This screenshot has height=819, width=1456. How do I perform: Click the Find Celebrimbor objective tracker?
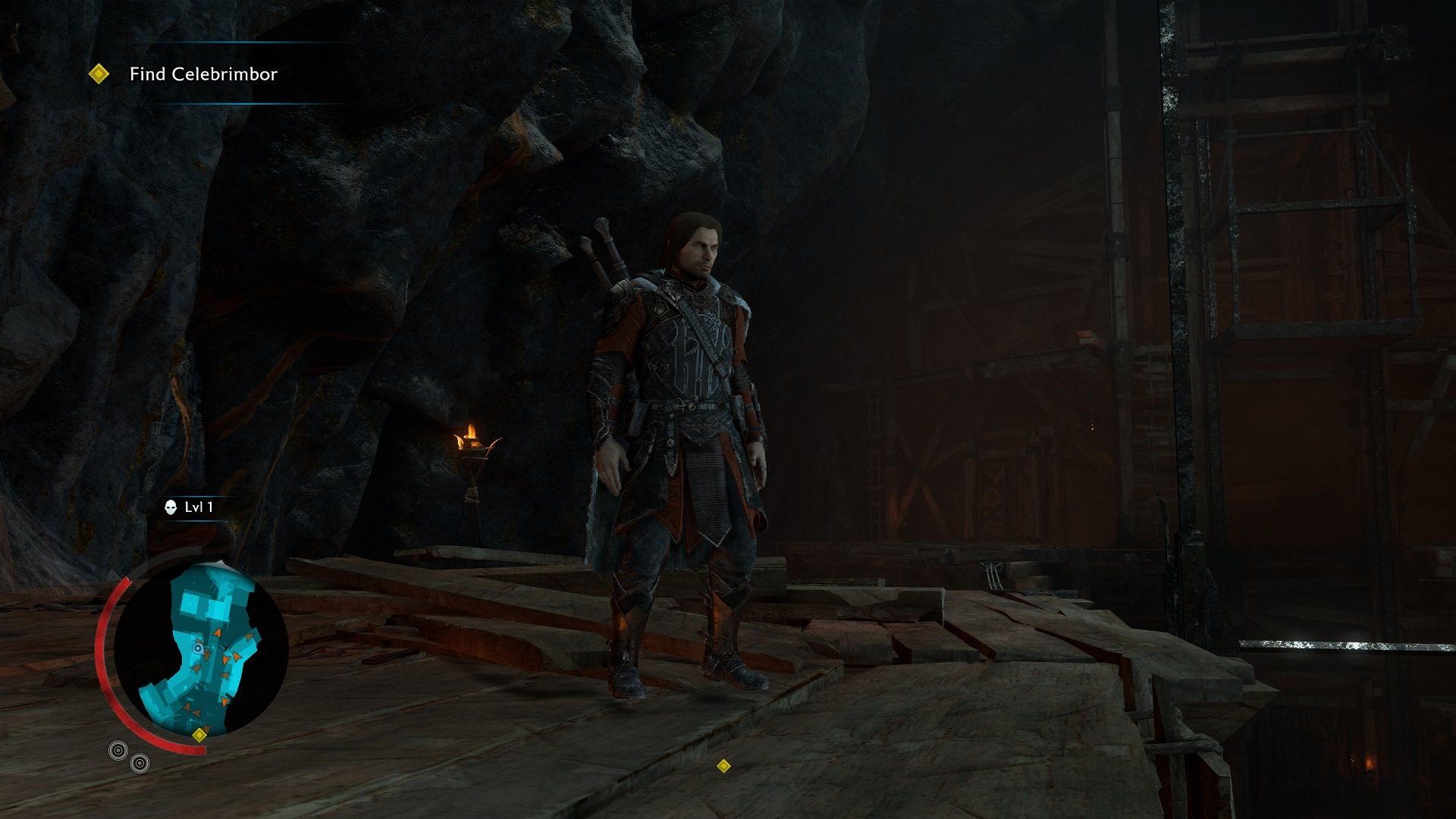click(x=203, y=74)
